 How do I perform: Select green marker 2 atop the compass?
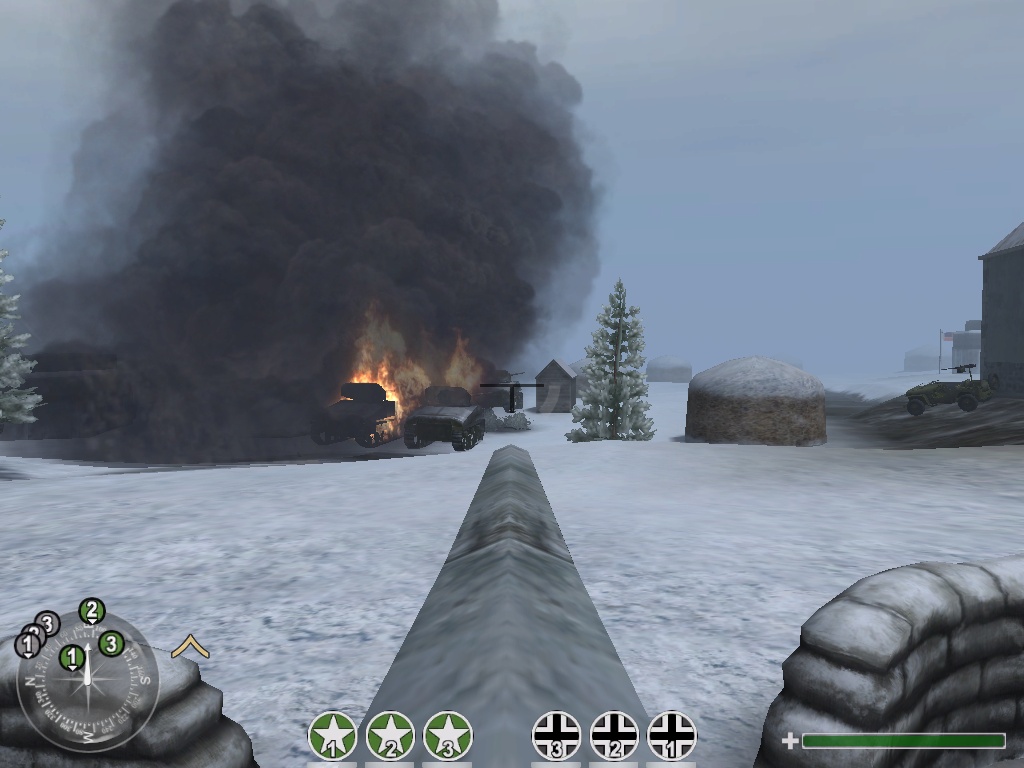(91, 610)
